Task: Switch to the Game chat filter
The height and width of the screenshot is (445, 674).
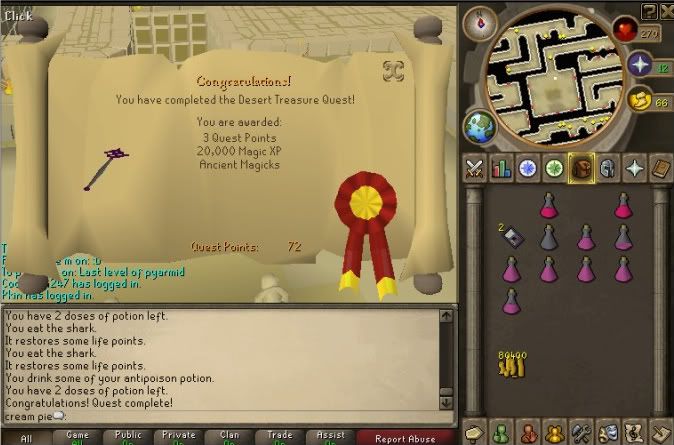Action: pos(77,437)
